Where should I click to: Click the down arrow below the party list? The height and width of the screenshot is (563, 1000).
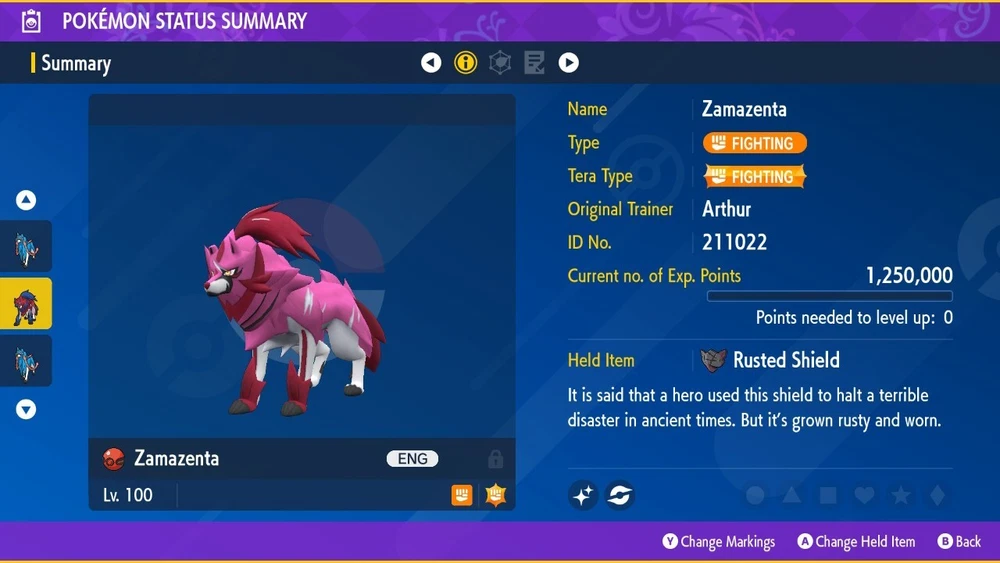(x=26, y=409)
